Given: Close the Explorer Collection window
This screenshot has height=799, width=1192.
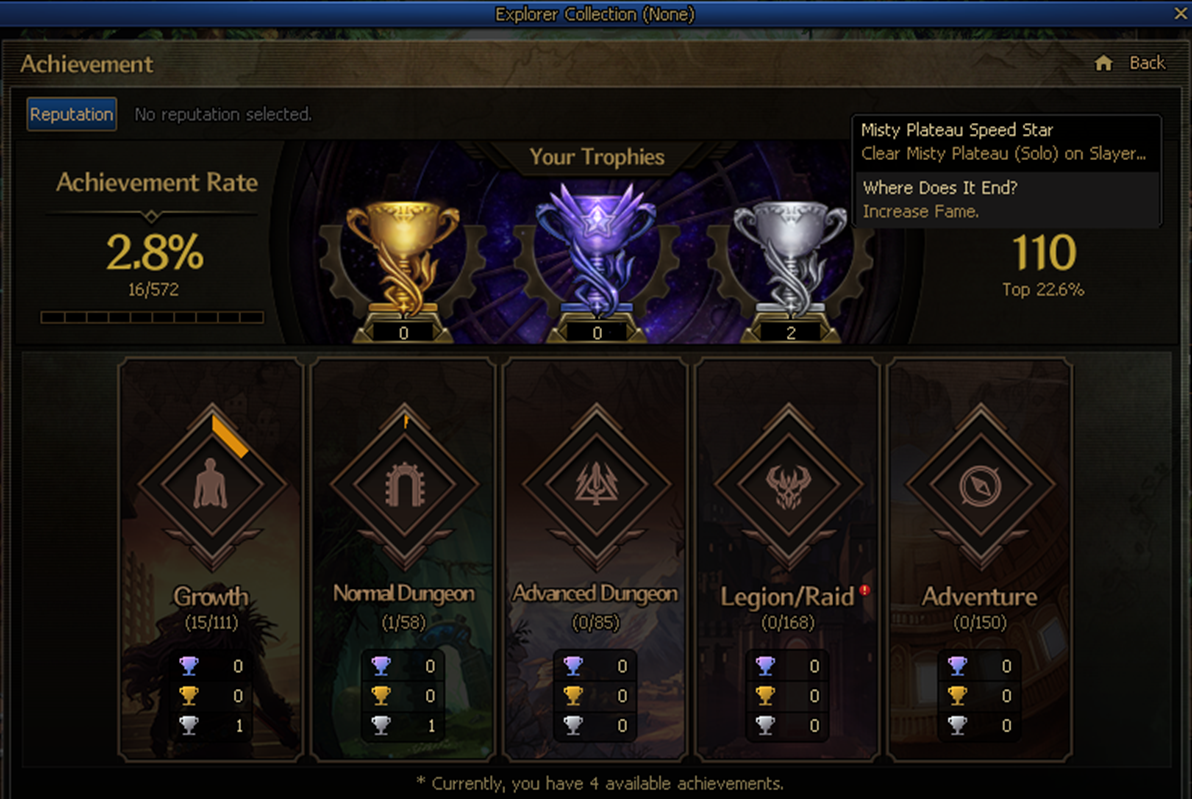Looking at the screenshot, I should [1180, 13].
